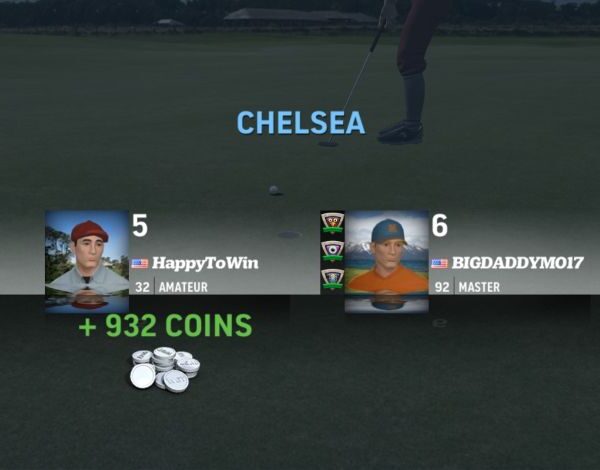Open BIGDADDYMO17's blue-cap avatar portrait
This screenshot has width=600, height=470.
point(387,258)
